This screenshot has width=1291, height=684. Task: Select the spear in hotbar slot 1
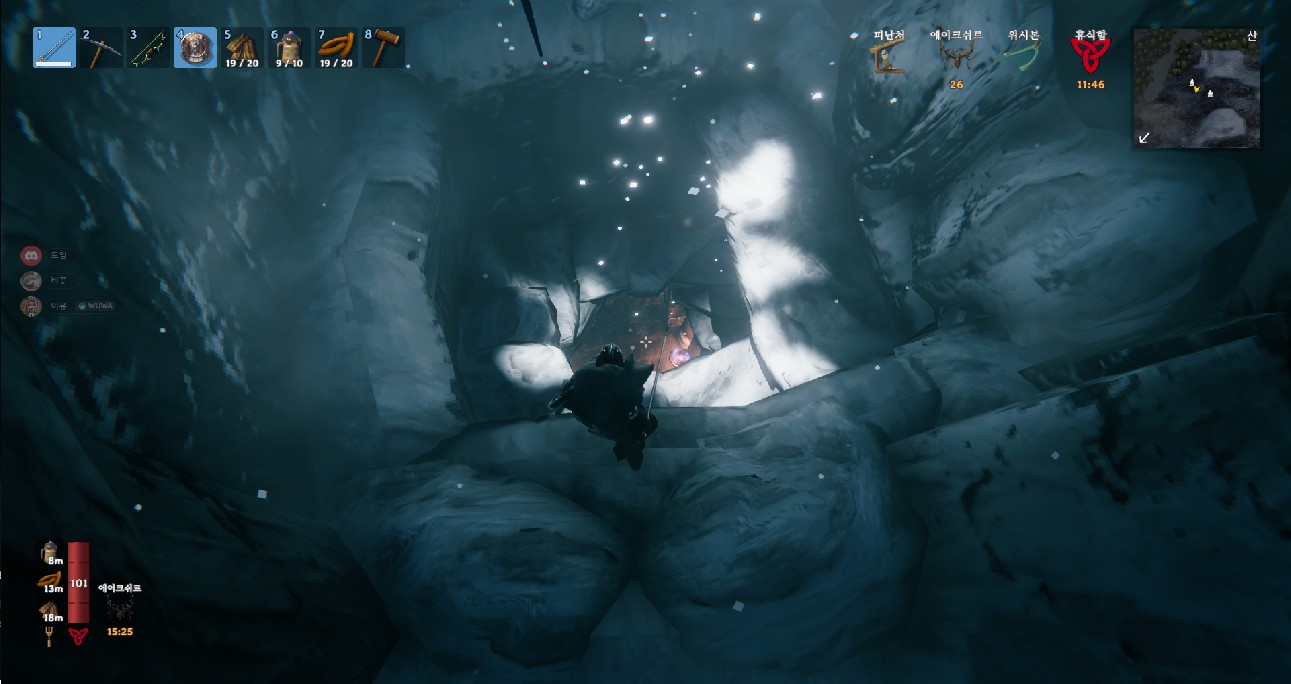pos(54,47)
